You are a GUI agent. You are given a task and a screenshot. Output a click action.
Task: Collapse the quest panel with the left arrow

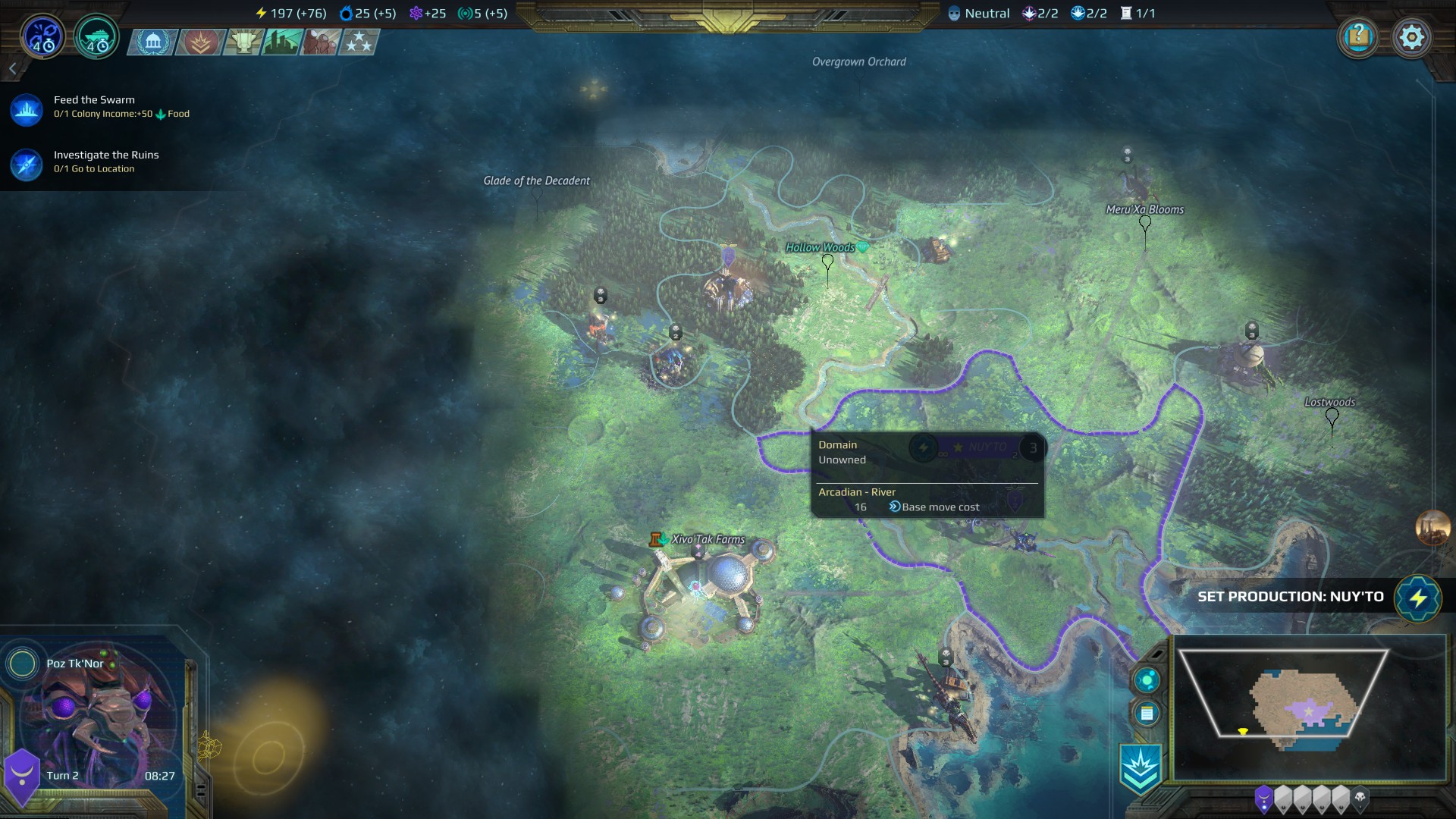[12, 69]
